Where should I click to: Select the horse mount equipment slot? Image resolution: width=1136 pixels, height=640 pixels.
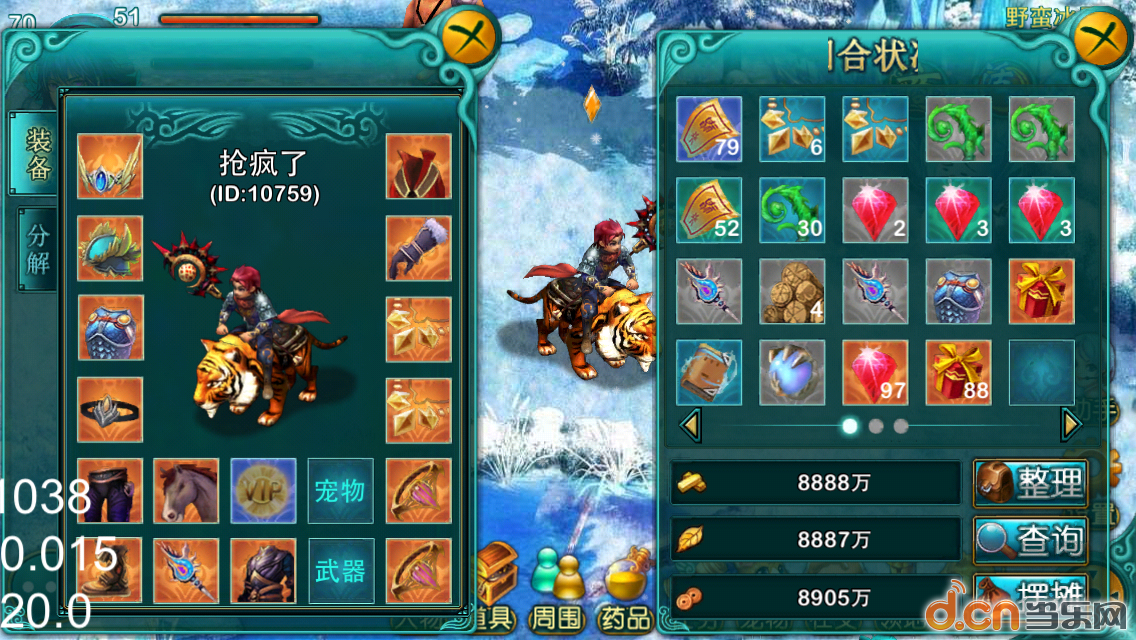[186, 491]
